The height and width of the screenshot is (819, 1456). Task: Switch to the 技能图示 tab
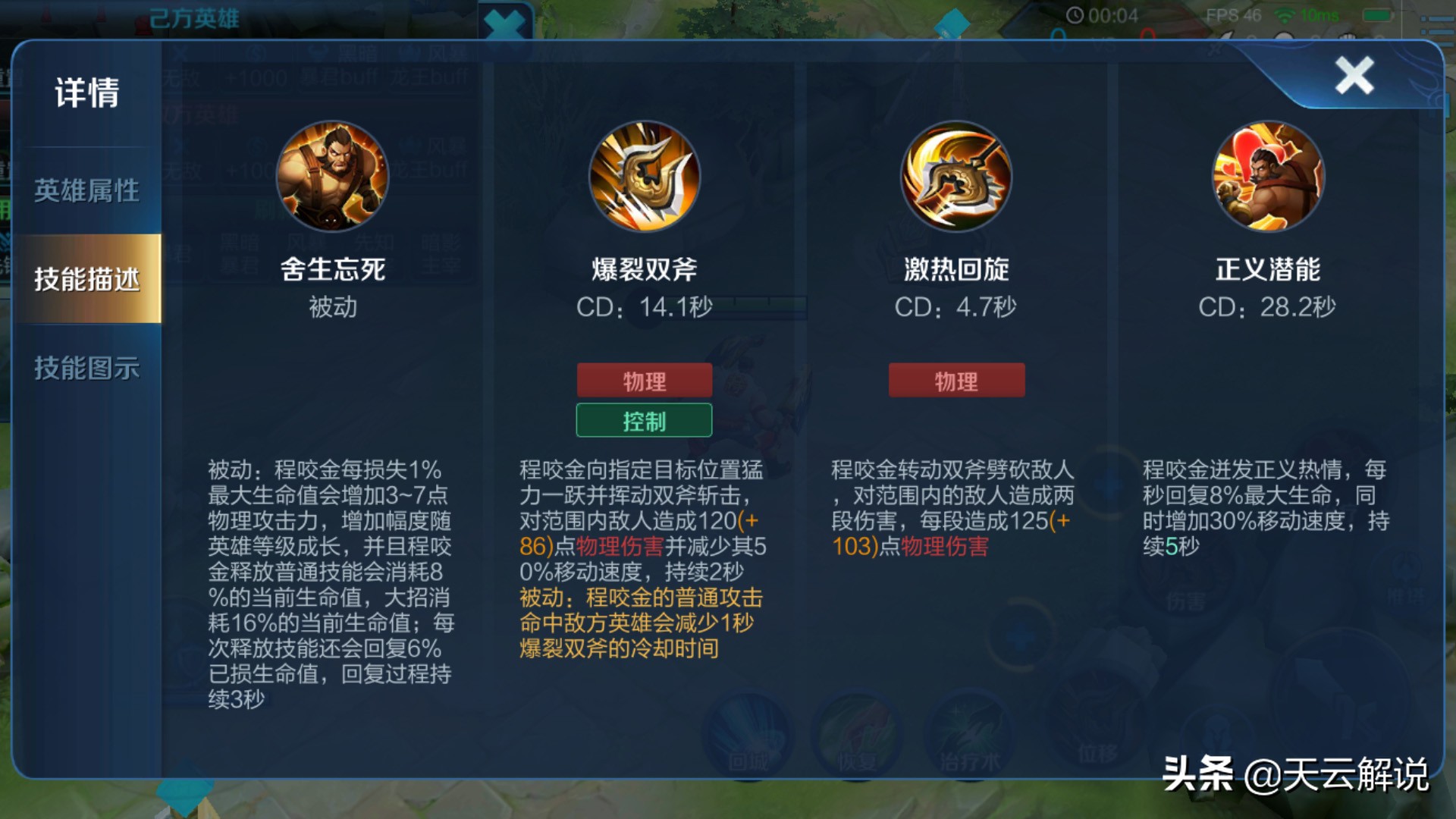pyautogui.click(x=86, y=369)
